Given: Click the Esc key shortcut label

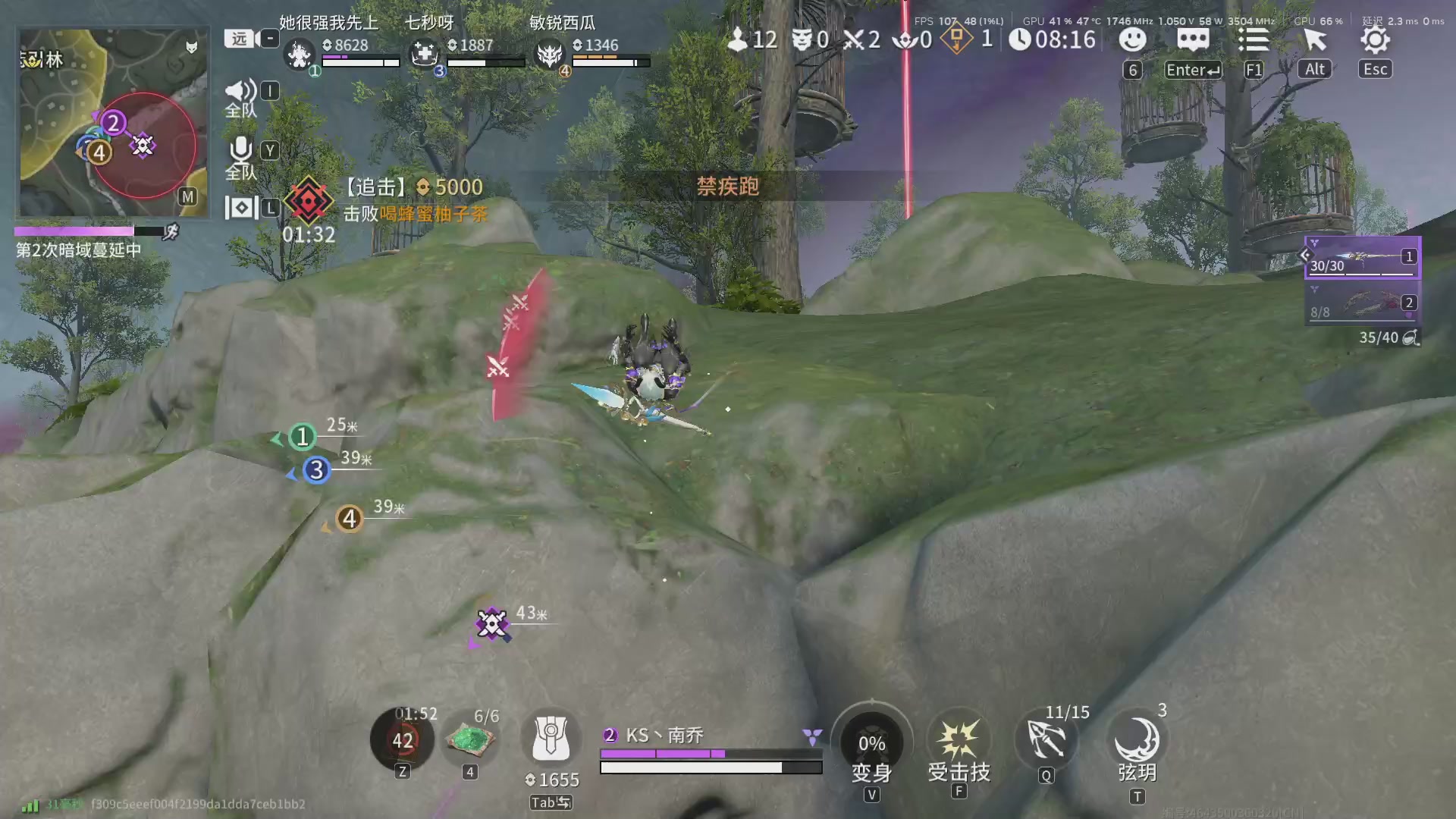Looking at the screenshot, I should click(1374, 69).
